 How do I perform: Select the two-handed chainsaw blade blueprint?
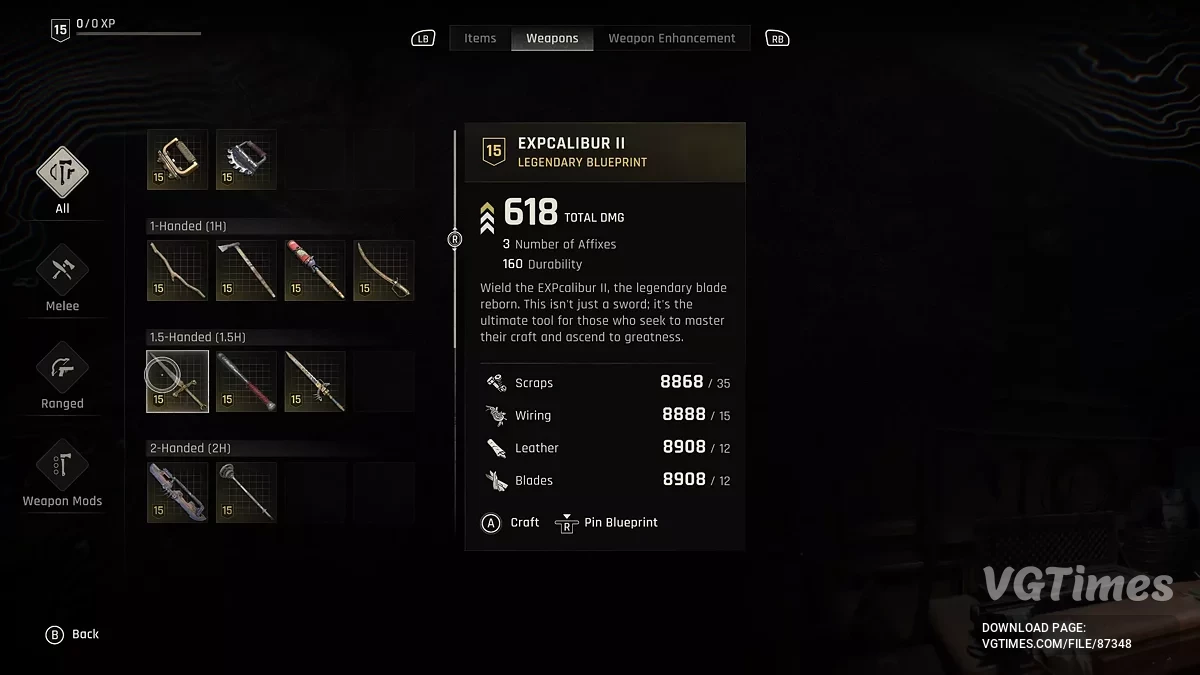click(x=178, y=492)
